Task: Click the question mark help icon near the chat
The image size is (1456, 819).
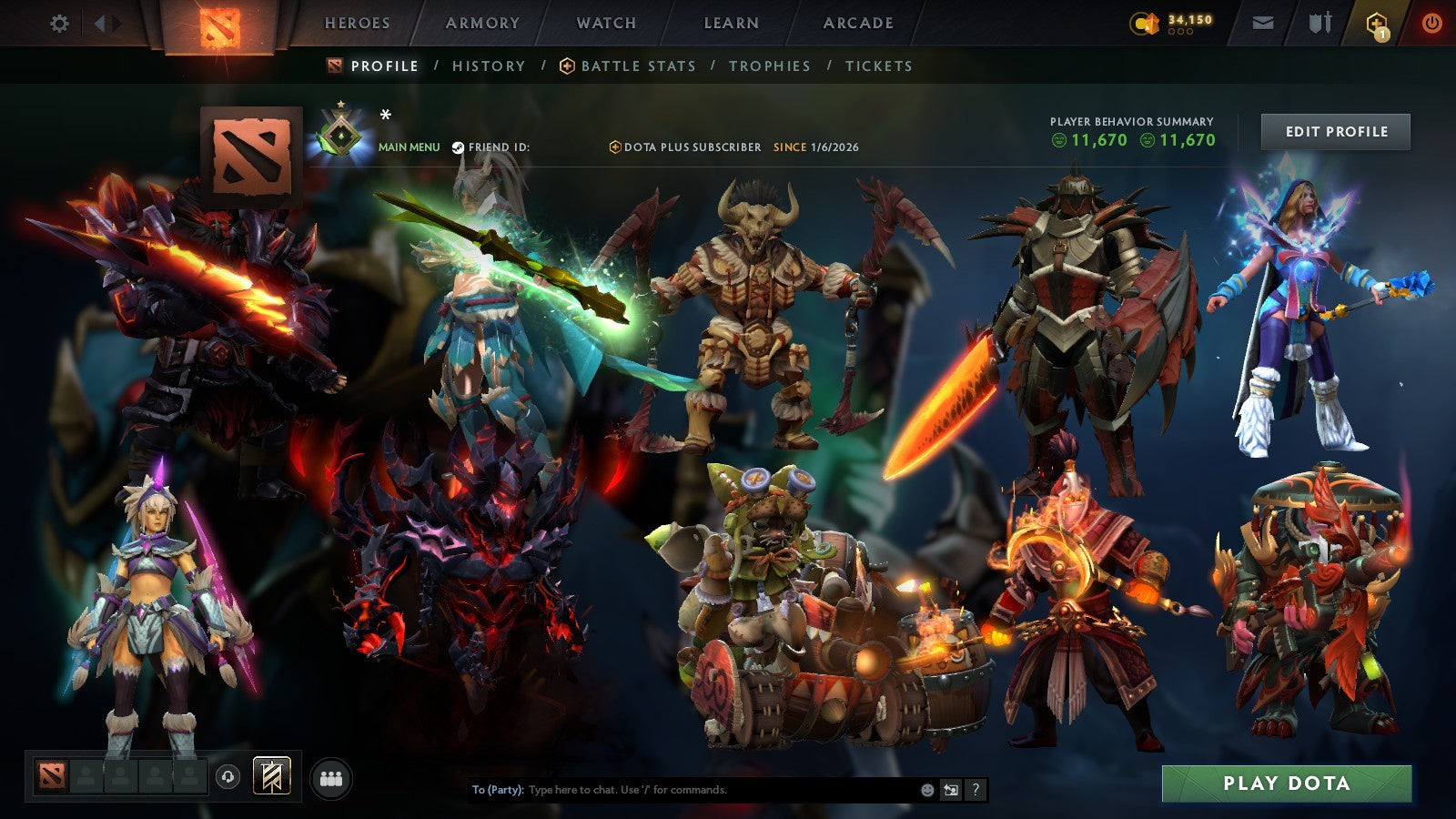Action: [974, 791]
